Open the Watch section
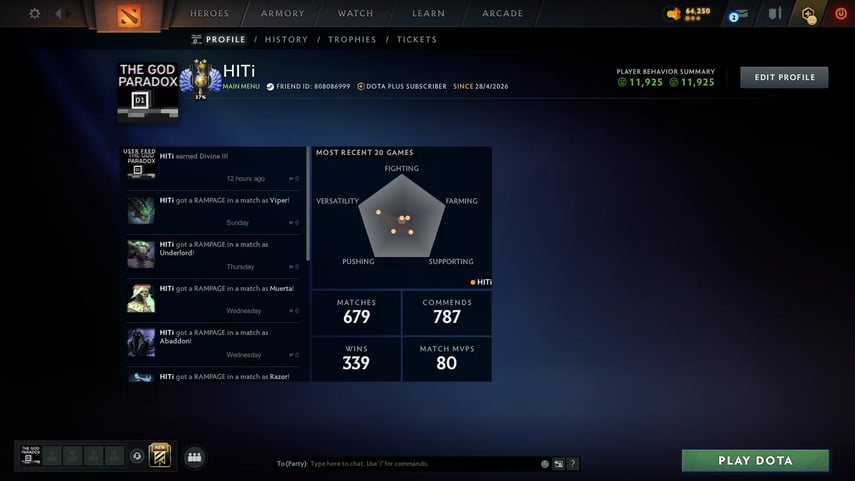The height and width of the screenshot is (481, 855). pos(355,14)
